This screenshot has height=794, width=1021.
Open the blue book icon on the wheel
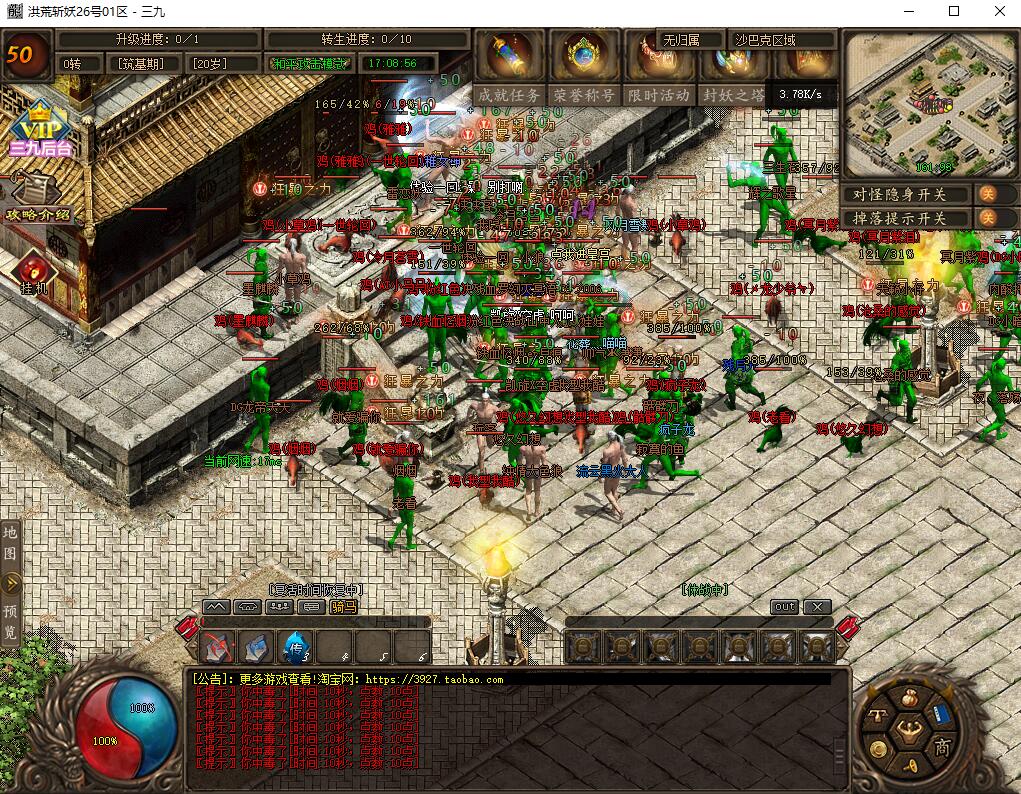[940, 713]
